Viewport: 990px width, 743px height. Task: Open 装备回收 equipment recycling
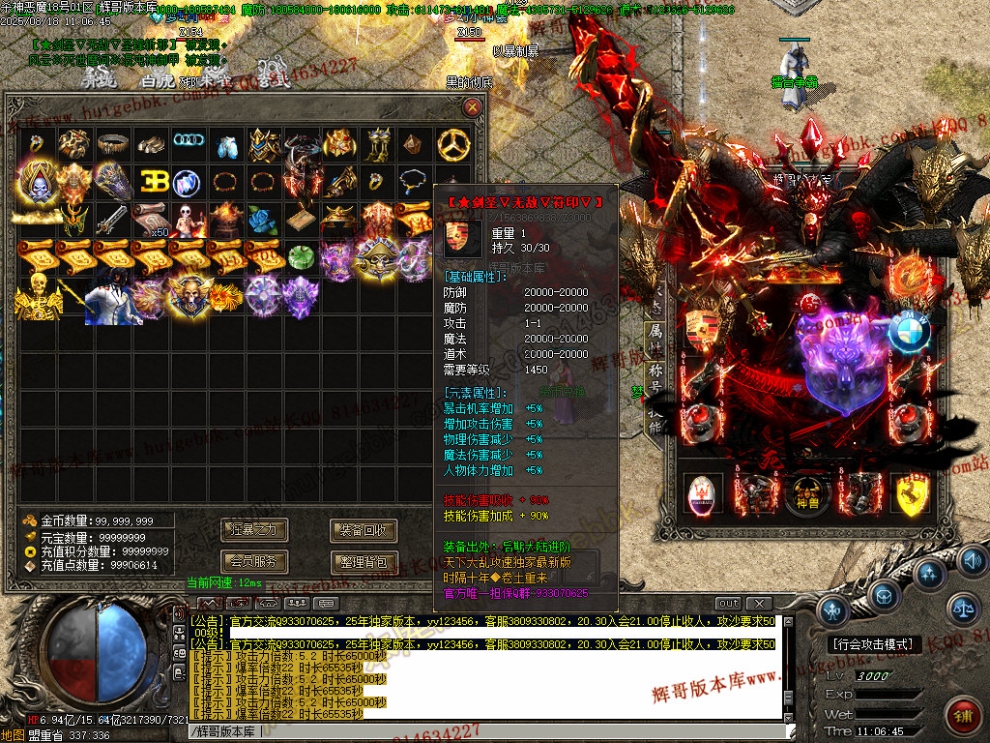(x=363, y=530)
